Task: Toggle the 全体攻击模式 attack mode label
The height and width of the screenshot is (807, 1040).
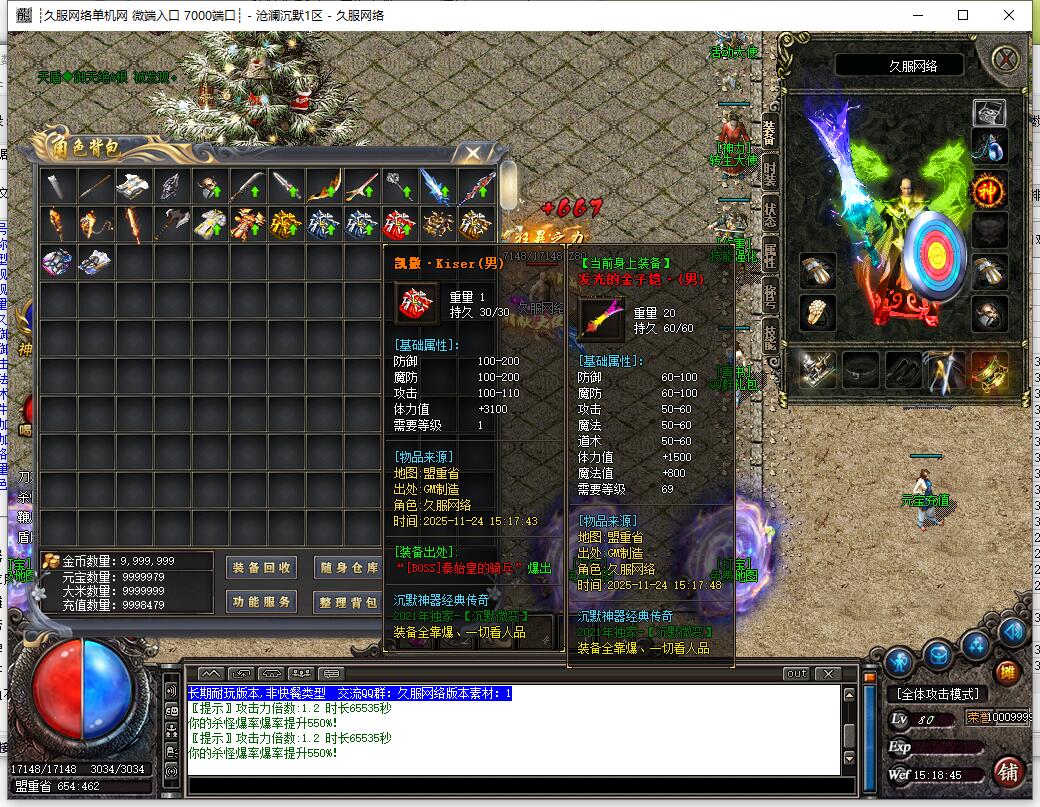Action: click(x=937, y=693)
